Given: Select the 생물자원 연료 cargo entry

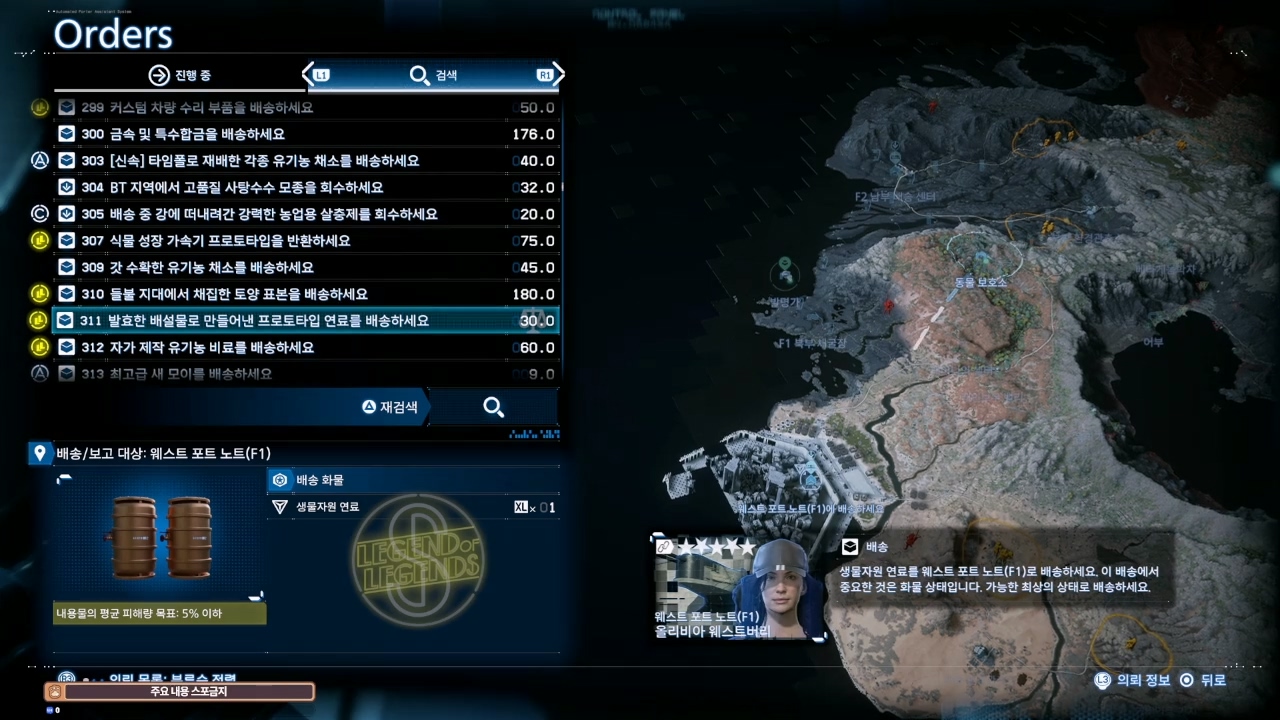Looking at the screenshot, I should pos(412,507).
